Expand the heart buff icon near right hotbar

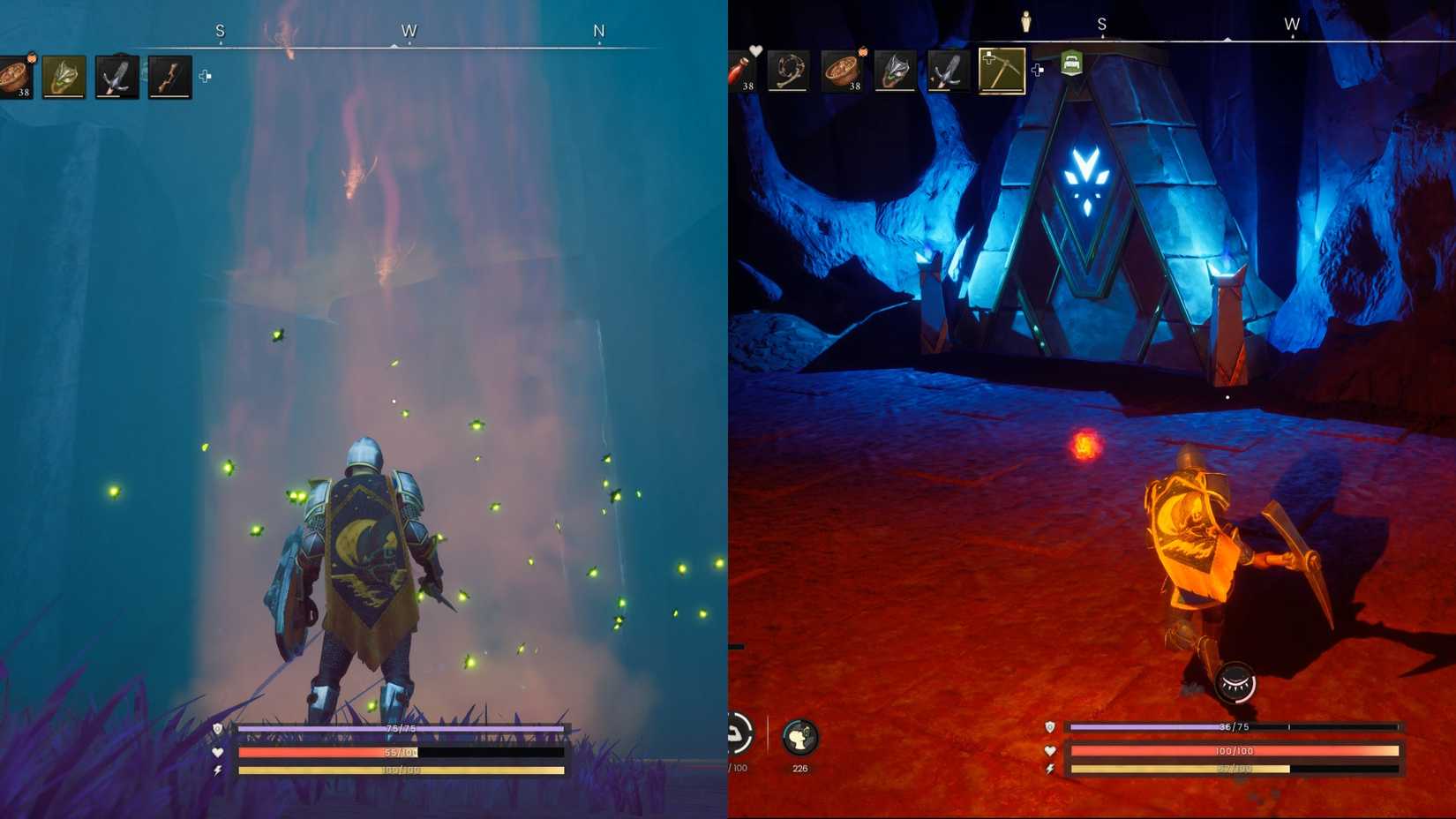point(756,50)
